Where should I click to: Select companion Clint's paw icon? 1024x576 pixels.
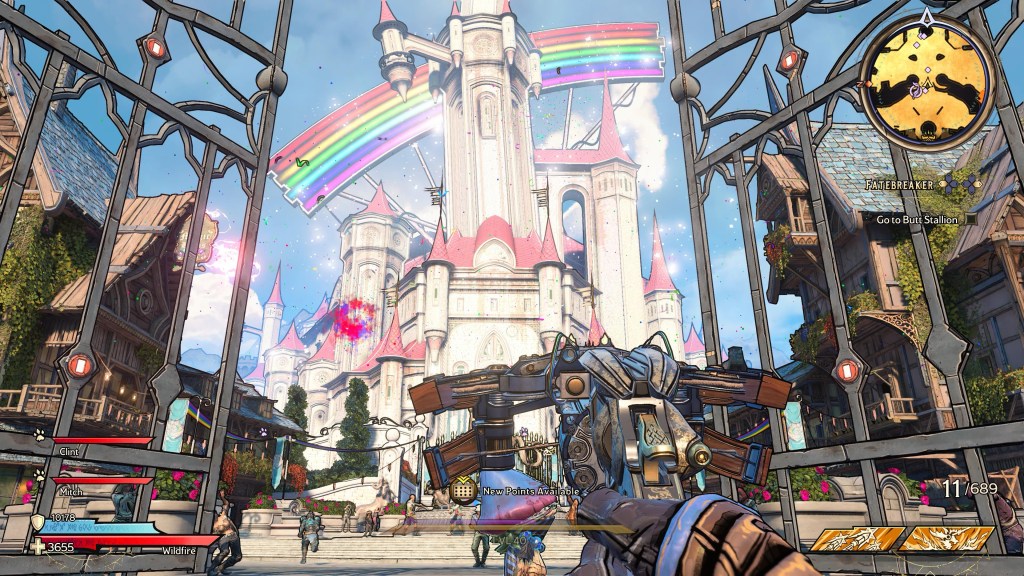pyautogui.click(x=39, y=435)
